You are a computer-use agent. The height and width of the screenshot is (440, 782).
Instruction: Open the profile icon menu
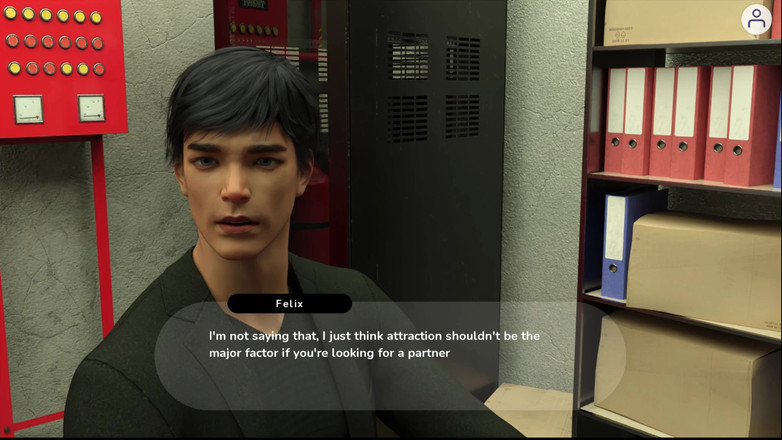coord(756,19)
